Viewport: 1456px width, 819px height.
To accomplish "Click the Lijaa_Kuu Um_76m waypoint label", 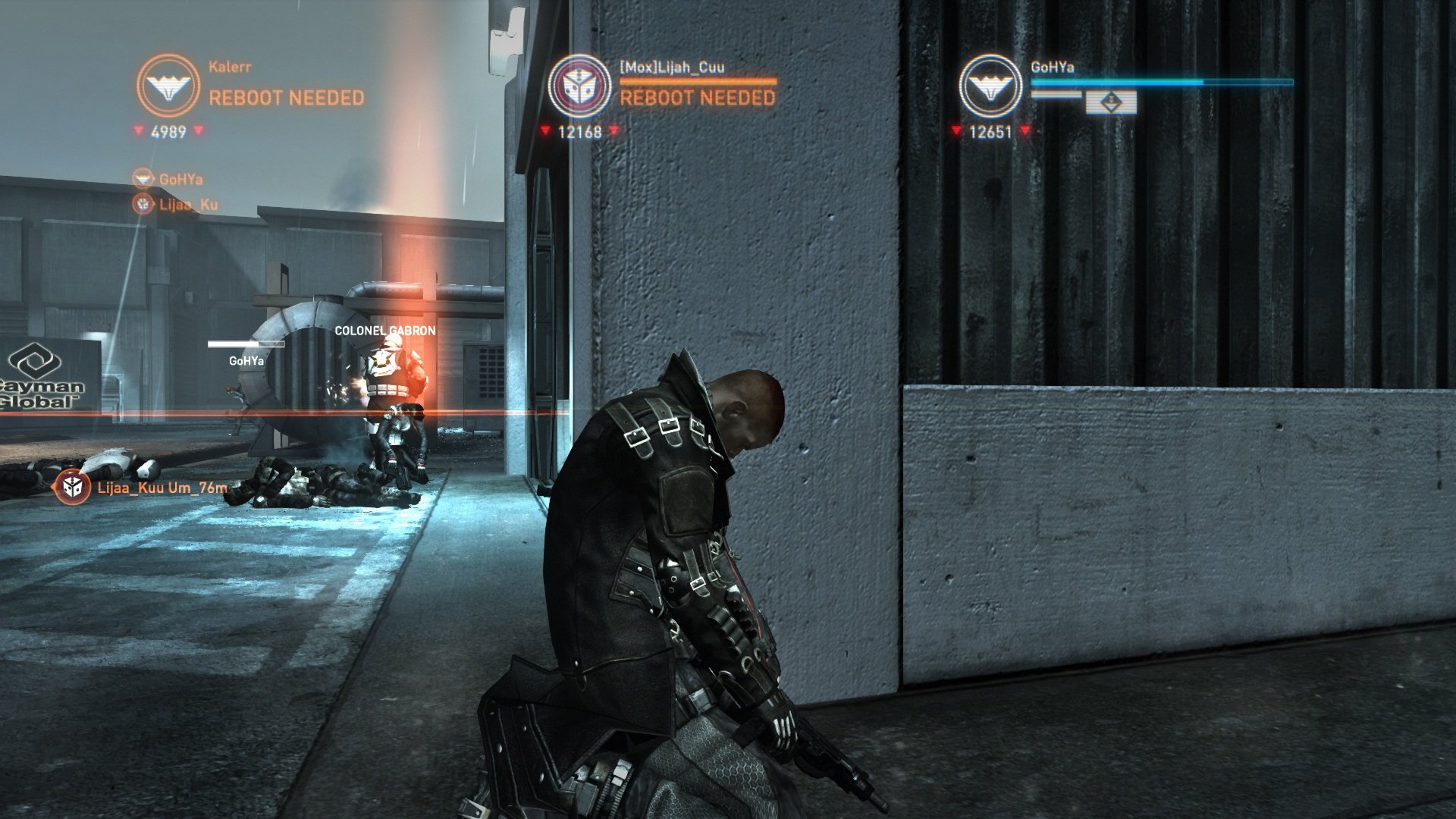I will click(162, 488).
